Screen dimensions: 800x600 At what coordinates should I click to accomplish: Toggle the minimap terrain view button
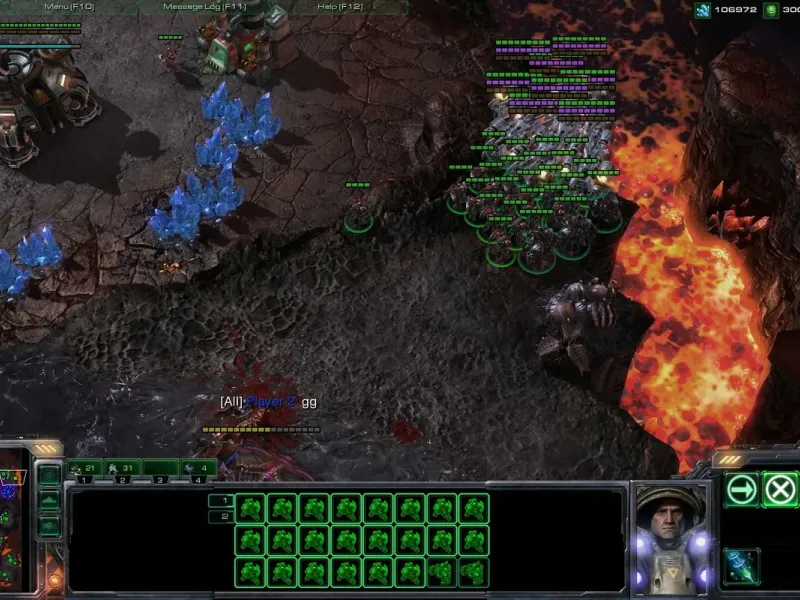pos(48,501)
